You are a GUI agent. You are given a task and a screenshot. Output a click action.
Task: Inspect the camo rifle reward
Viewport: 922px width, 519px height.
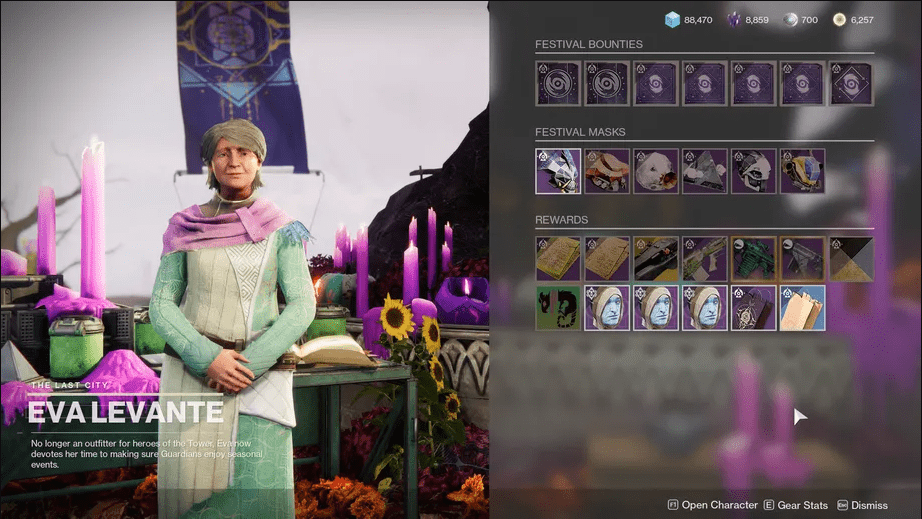pyautogui.click(x=704, y=259)
